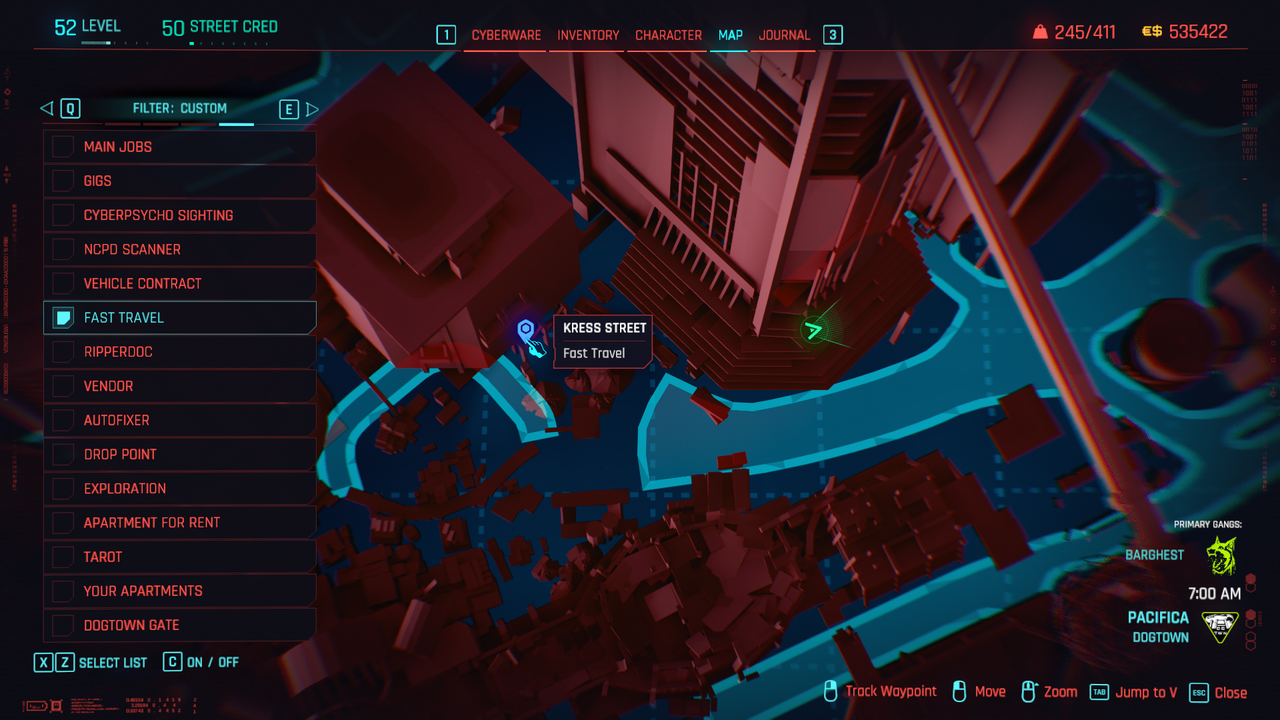Select the Map tab
The height and width of the screenshot is (720, 1280).
coord(730,35)
